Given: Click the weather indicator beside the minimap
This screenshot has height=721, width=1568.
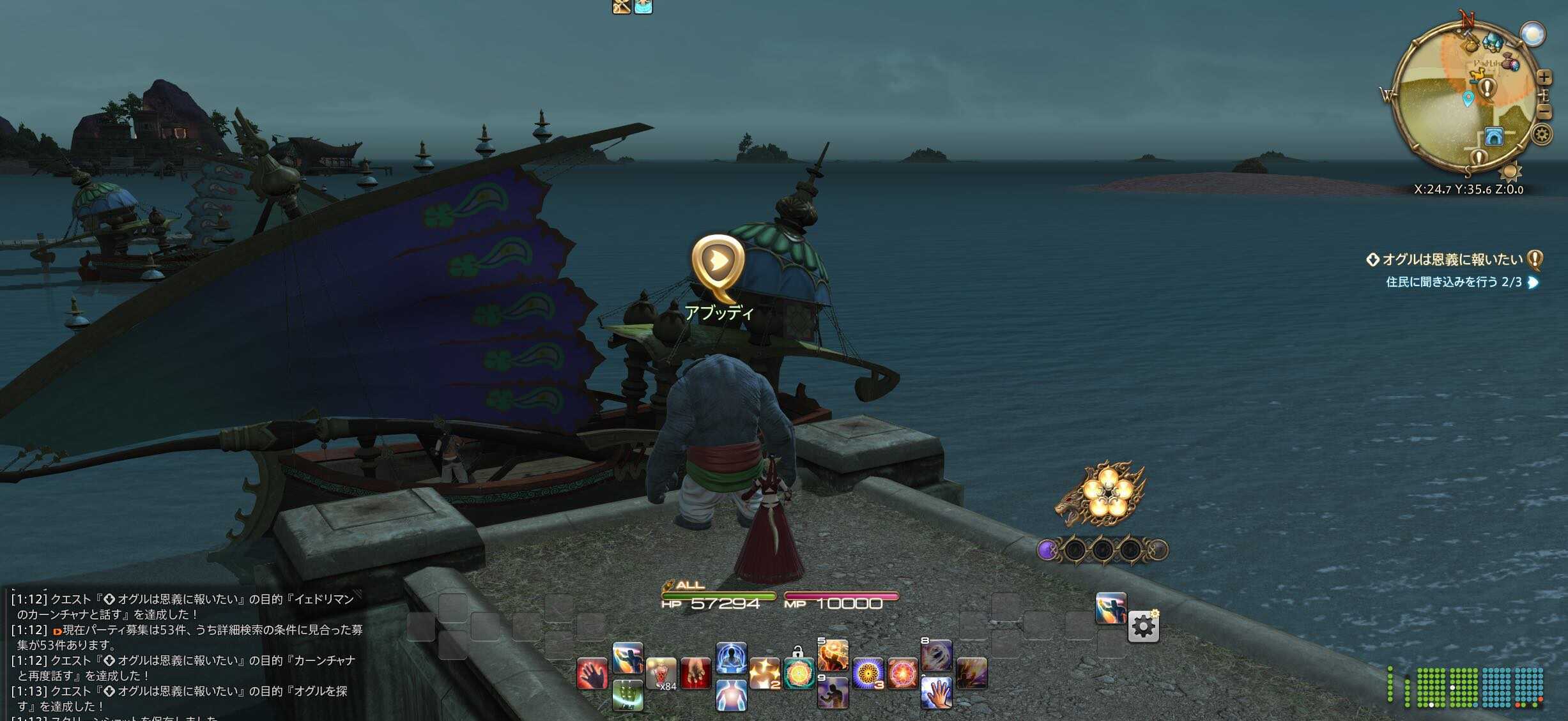Looking at the screenshot, I should 1532,34.
